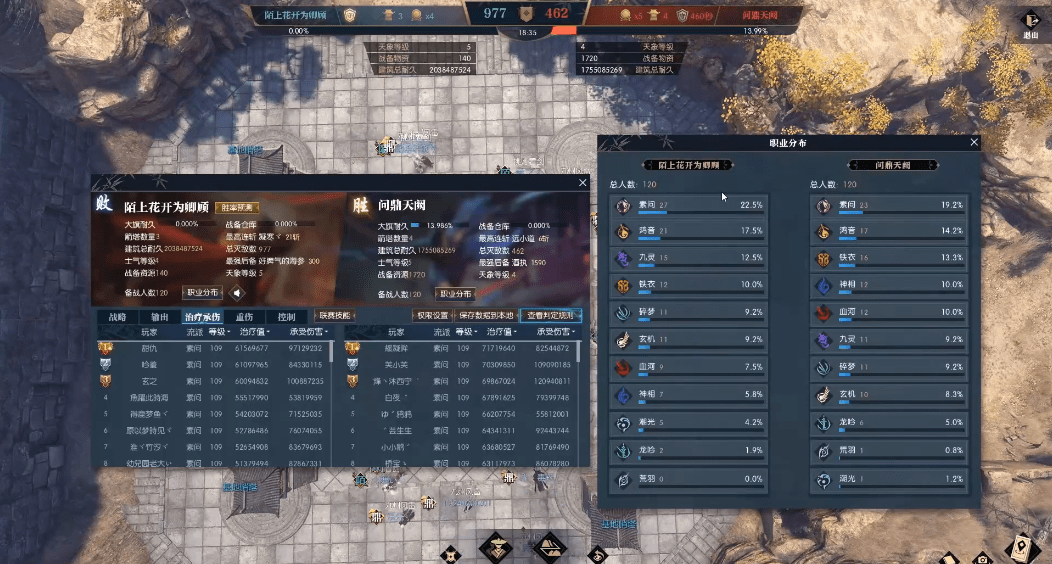Open the 控制 control tab
Image resolution: width=1052 pixels, height=564 pixels.
tap(286, 316)
